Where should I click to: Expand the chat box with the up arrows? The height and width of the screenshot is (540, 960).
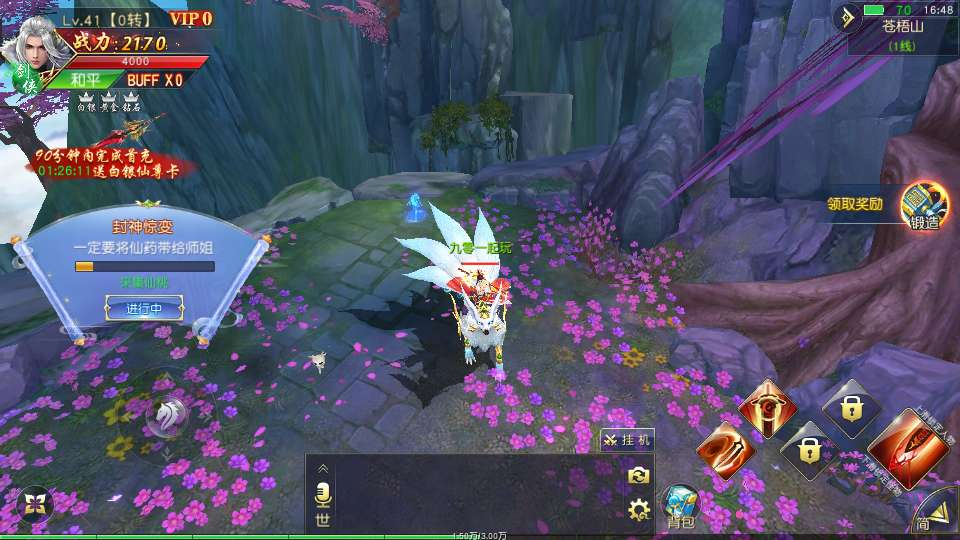(x=323, y=468)
